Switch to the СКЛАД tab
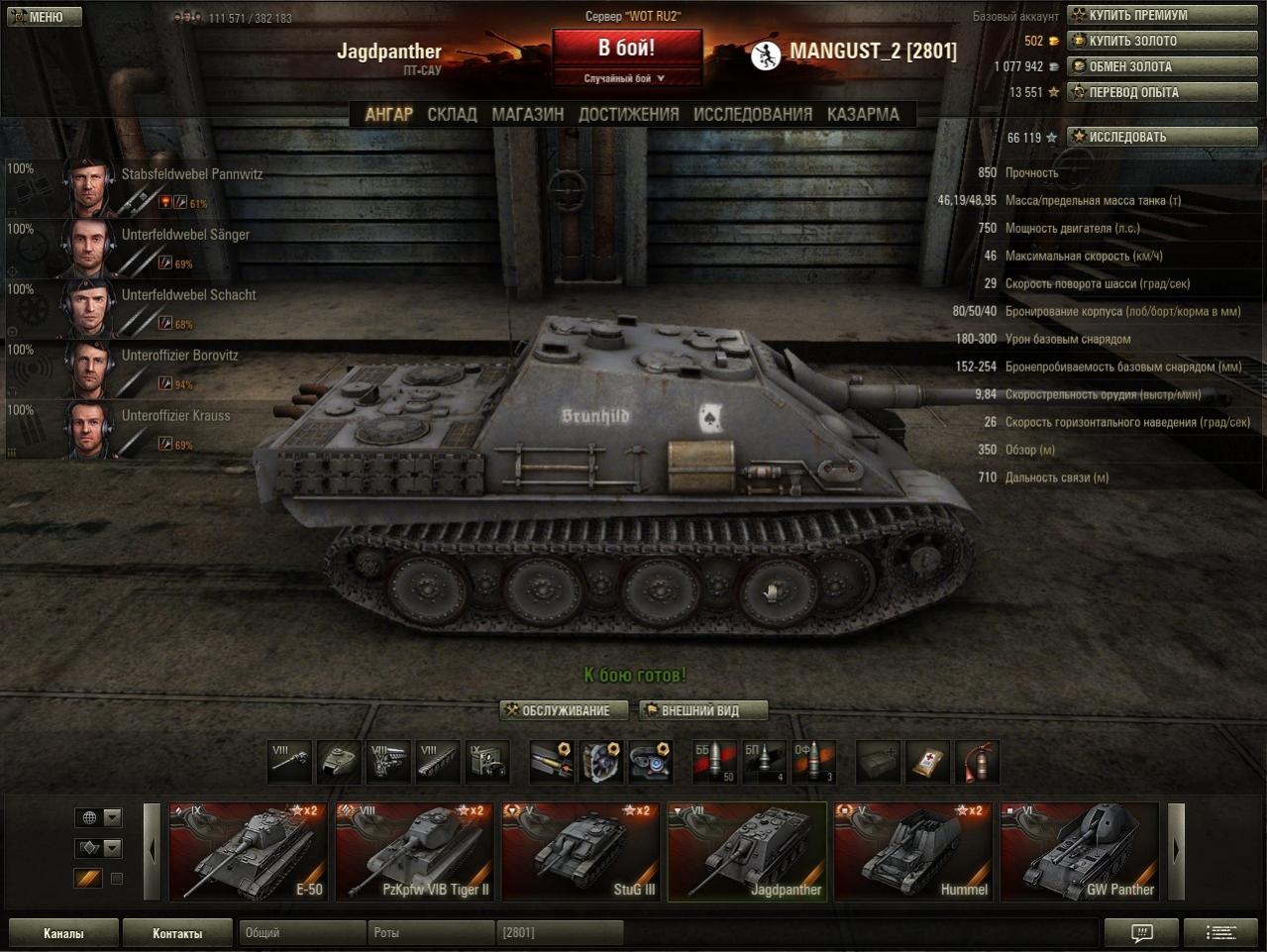Viewport: 1267px width, 952px height. (452, 114)
